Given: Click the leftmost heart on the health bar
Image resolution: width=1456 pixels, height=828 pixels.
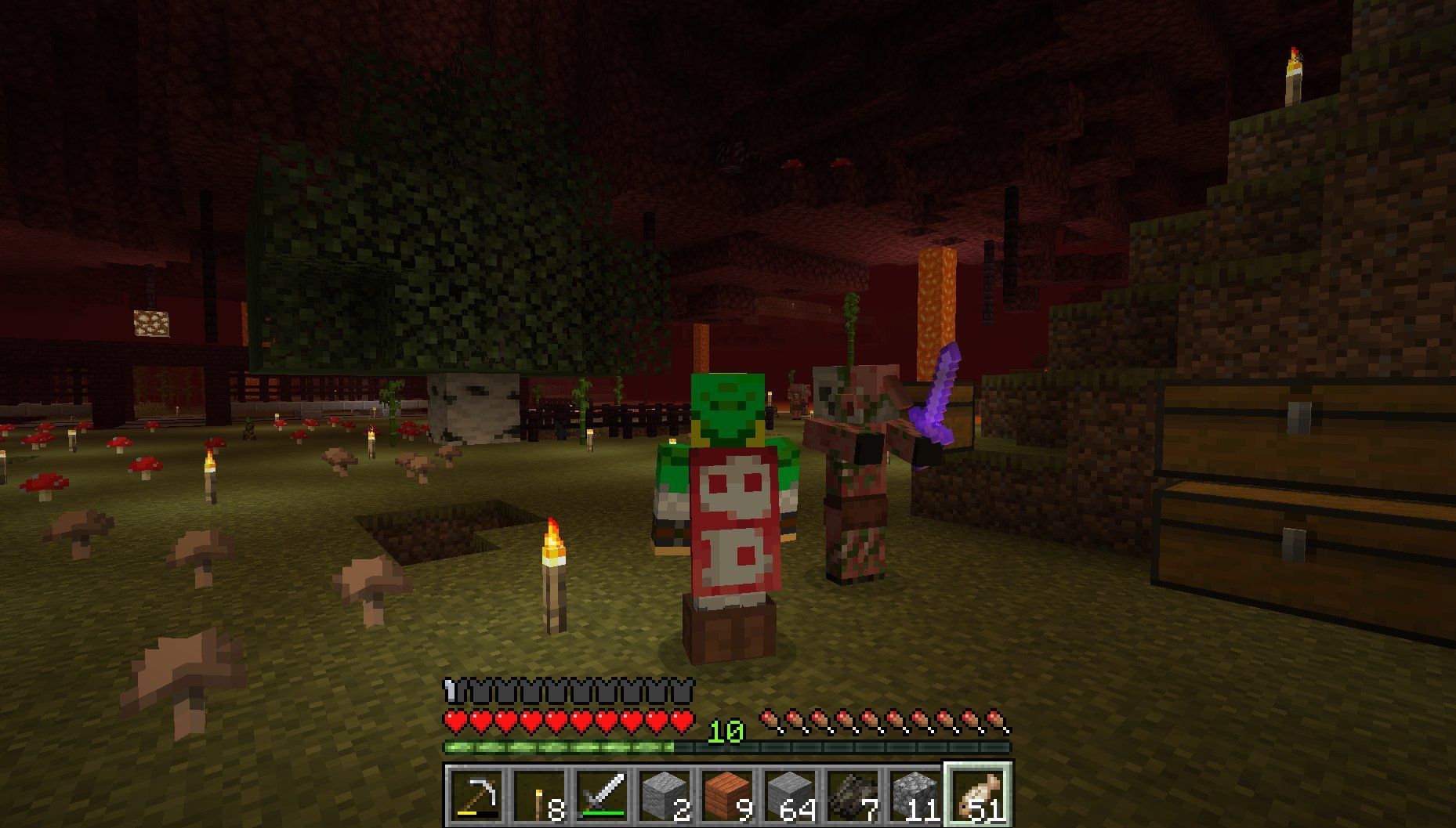Looking at the screenshot, I should (453, 722).
